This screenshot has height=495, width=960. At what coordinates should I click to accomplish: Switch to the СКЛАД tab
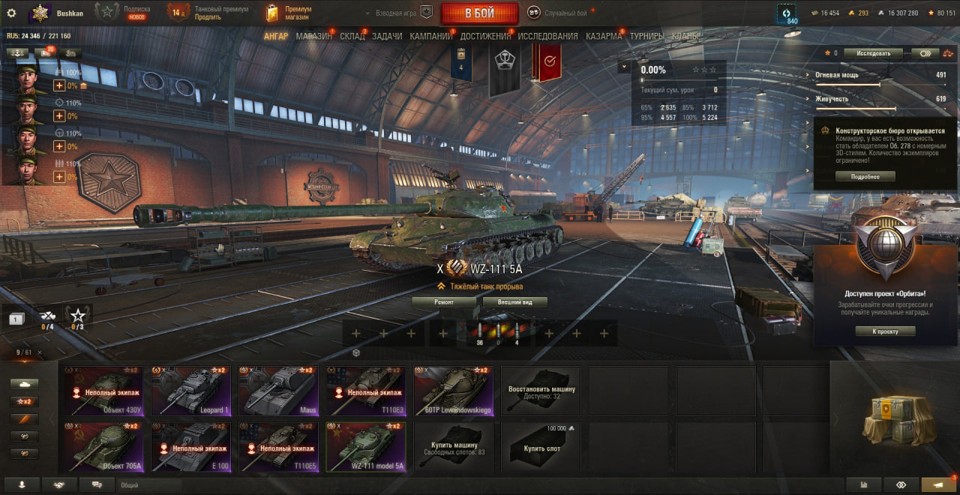[353, 36]
